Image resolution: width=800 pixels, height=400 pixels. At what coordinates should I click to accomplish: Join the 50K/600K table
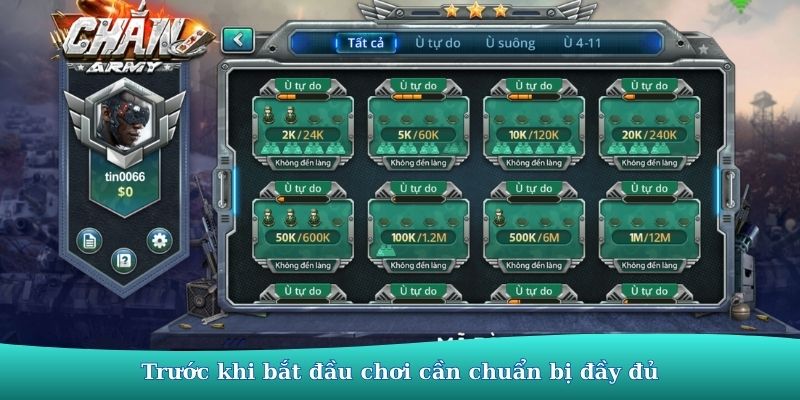303,229
